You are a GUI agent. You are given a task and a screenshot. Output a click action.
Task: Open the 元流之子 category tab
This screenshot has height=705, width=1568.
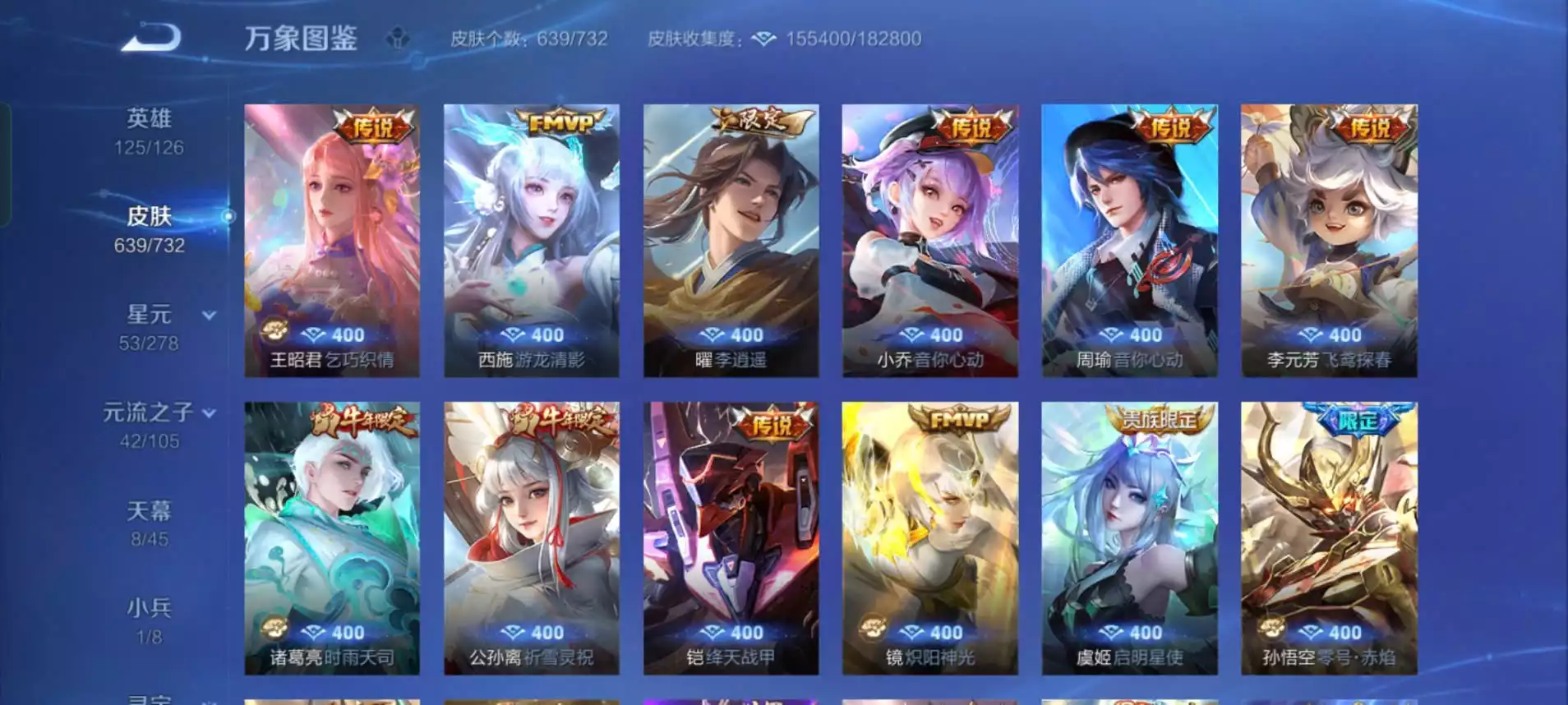149,424
